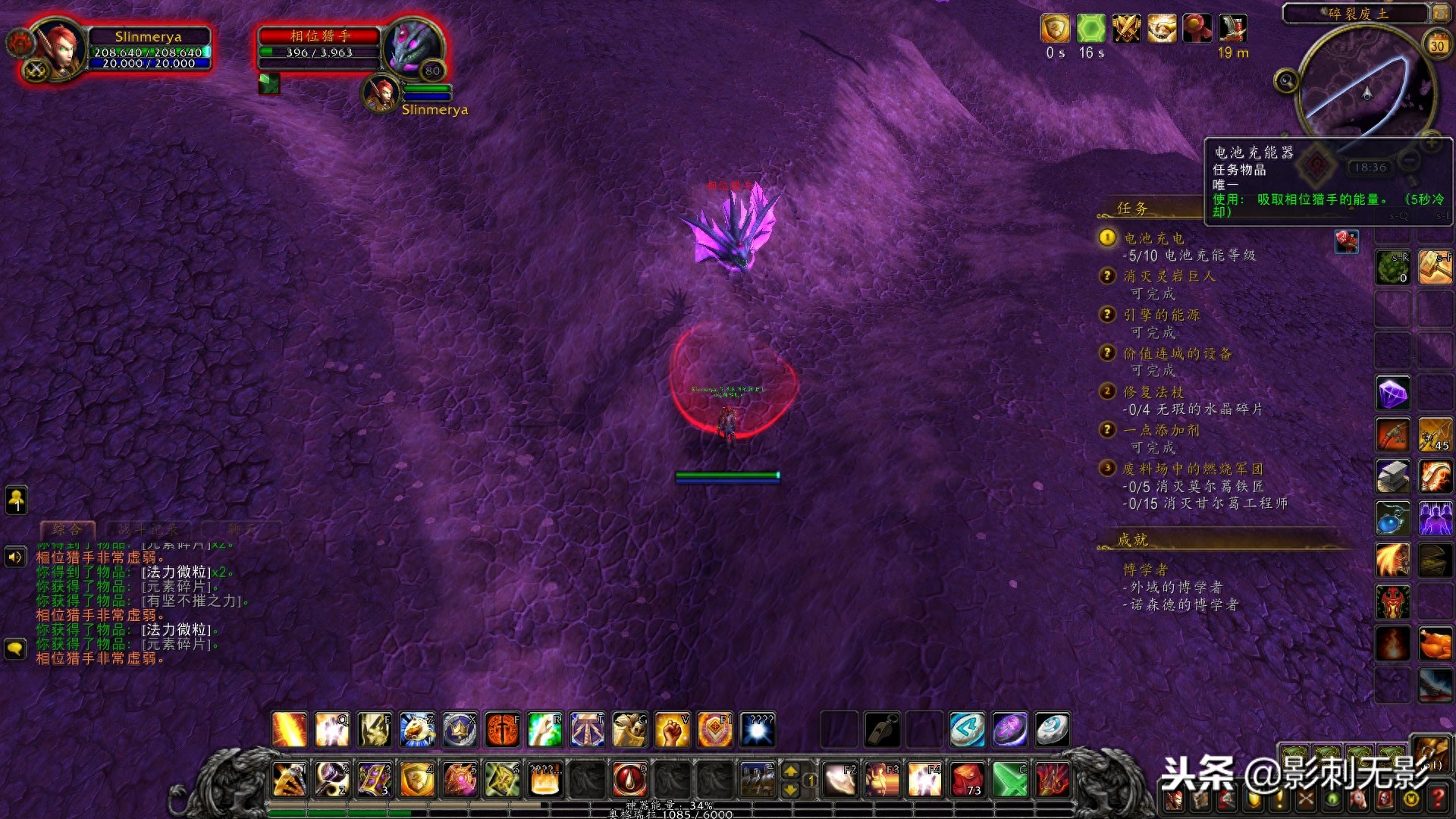Activate the hammer ability in slot 2
This screenshot has height=819, width=1456.
[332, 779]
